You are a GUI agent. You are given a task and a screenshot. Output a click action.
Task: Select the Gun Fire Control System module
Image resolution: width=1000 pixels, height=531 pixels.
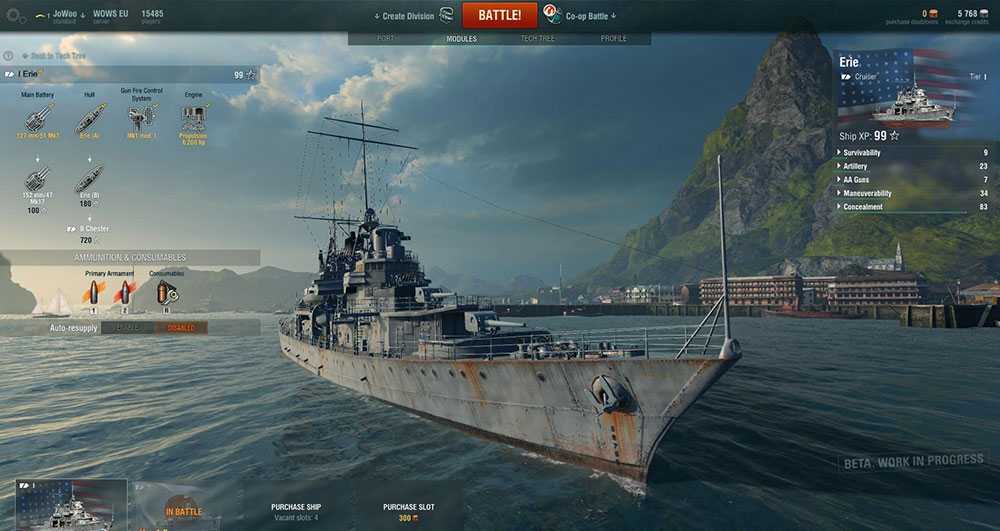pyautogui.click(x=141, y=118)
